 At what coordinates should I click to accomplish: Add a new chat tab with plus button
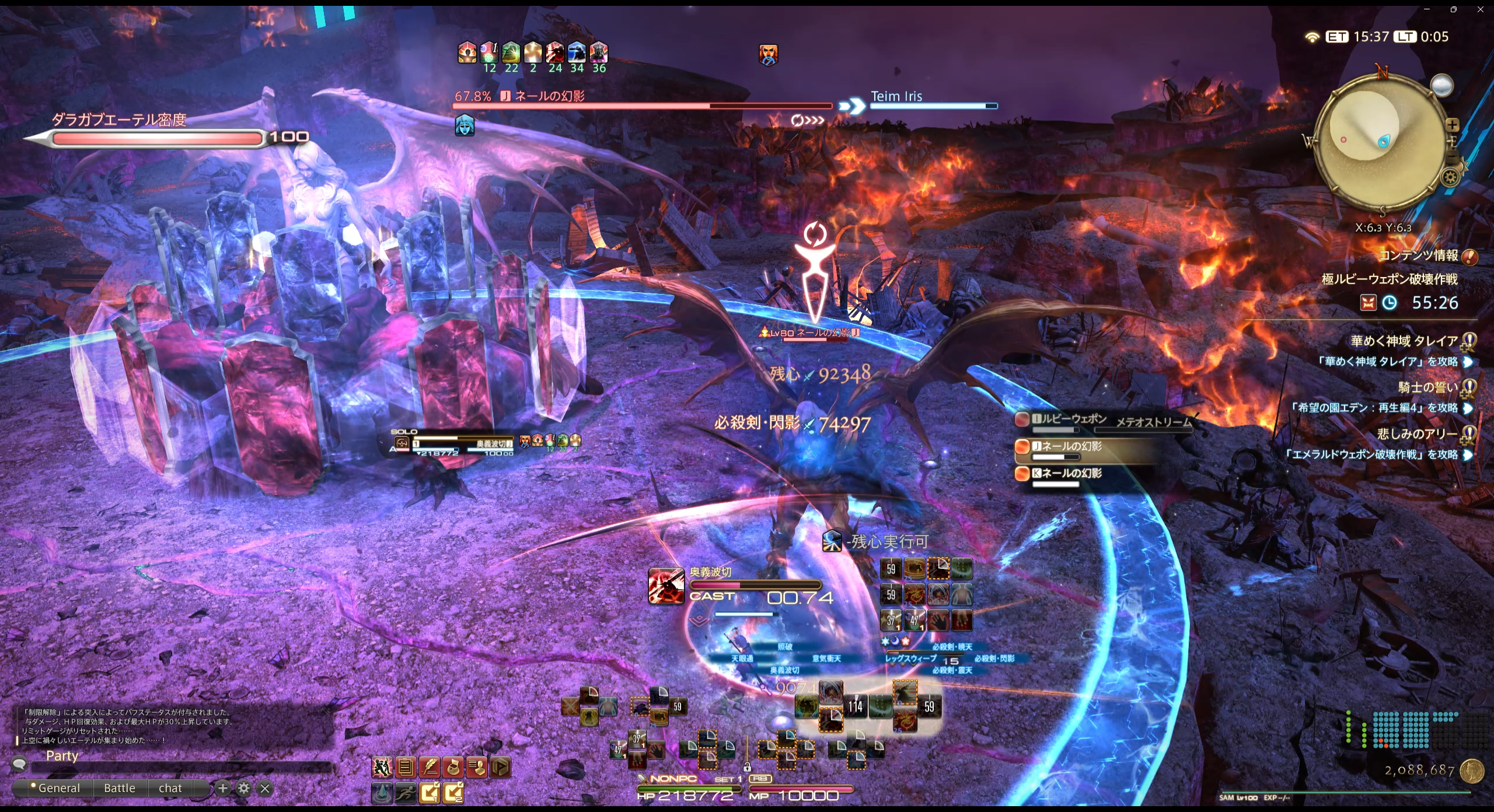click(x=222, y=789)
